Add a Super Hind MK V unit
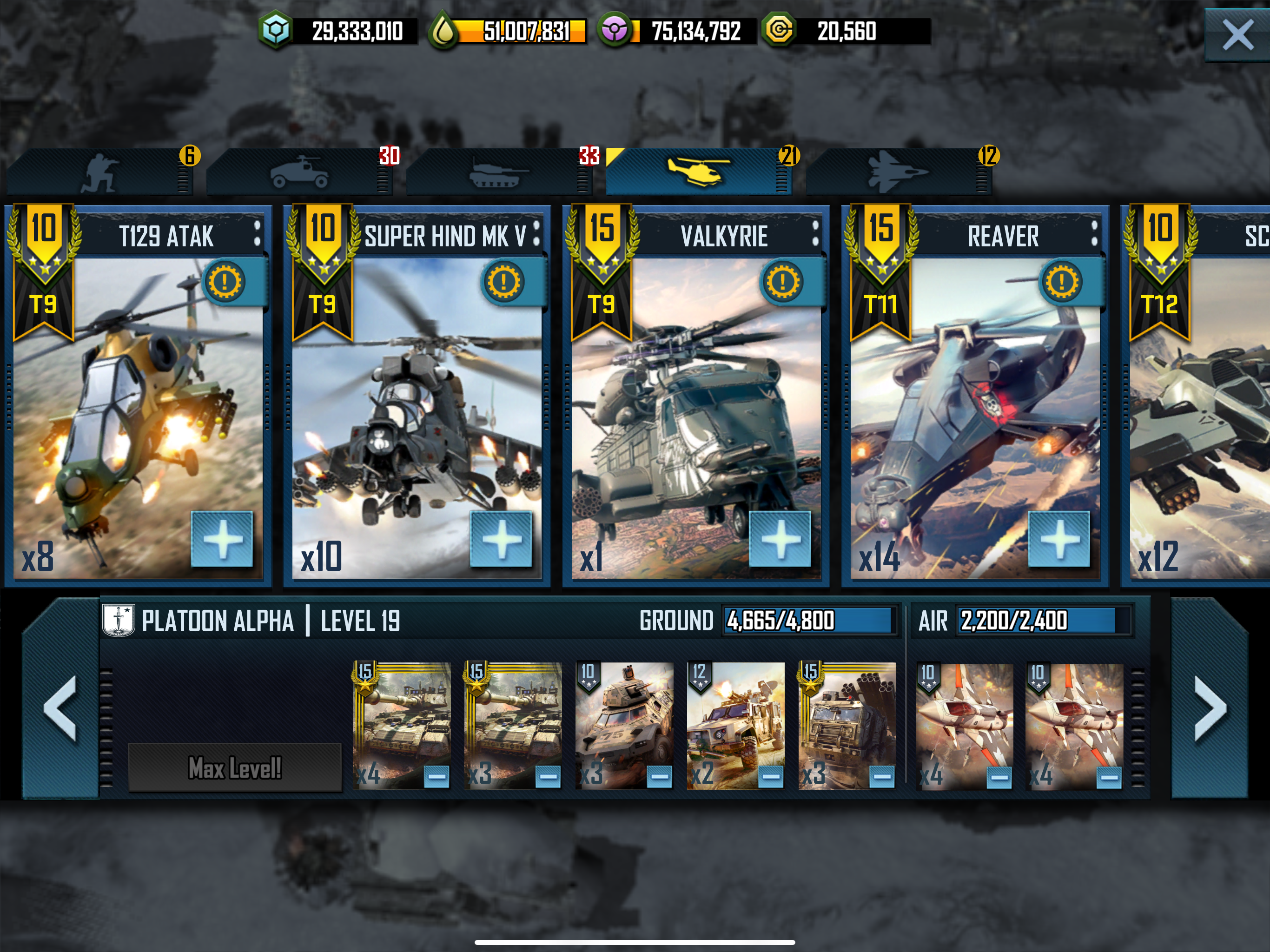This screenshot has width=1270, height=952. coord(501,539)
